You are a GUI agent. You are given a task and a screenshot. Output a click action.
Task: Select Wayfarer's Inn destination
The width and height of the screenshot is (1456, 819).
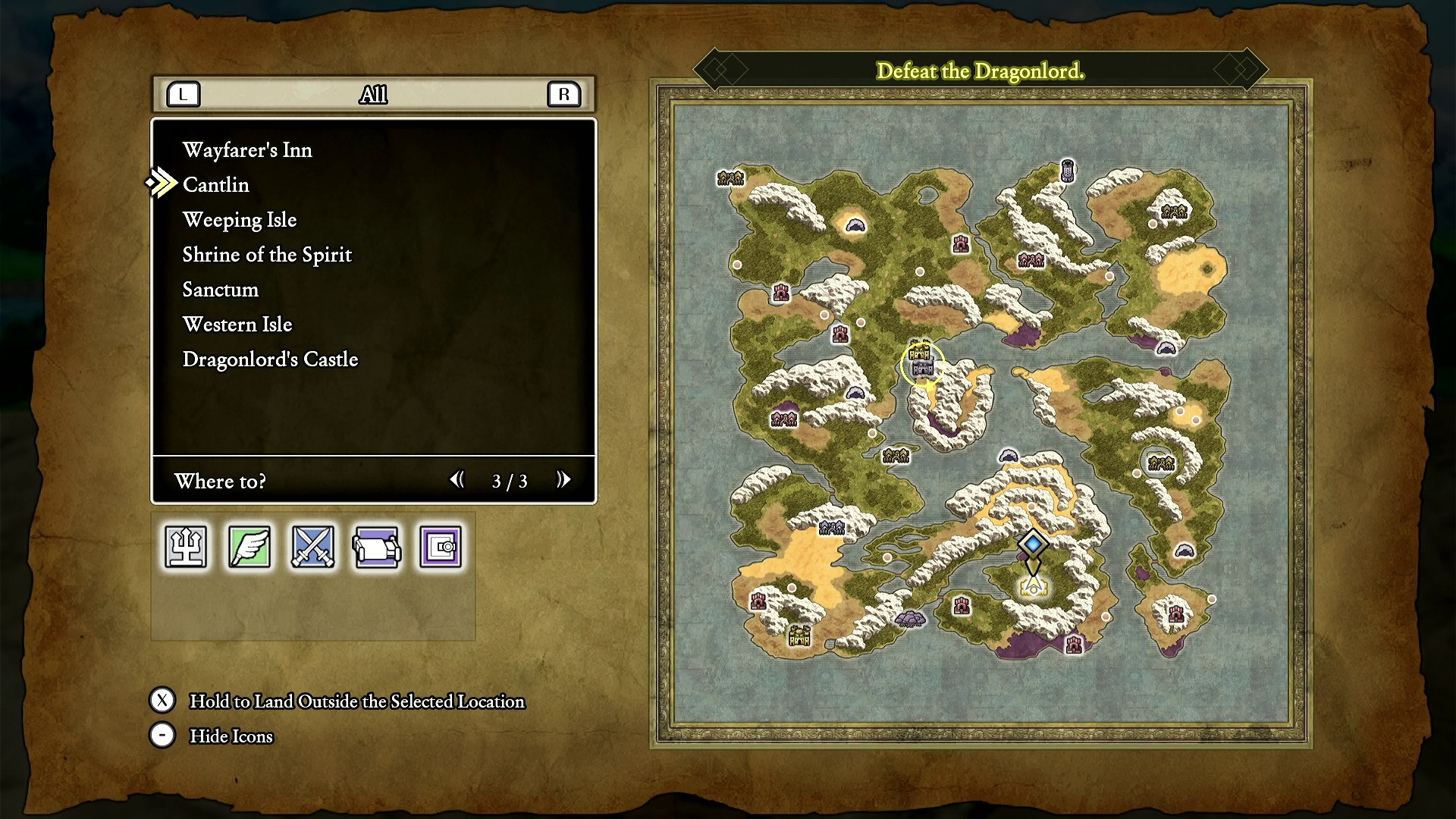pos(247,150)
